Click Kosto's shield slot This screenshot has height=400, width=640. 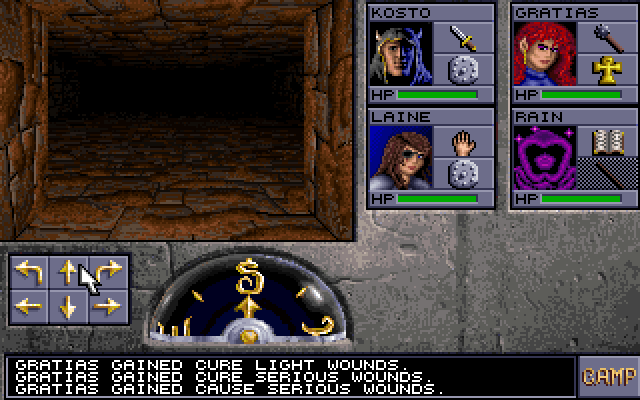click(x=464, y=70)
